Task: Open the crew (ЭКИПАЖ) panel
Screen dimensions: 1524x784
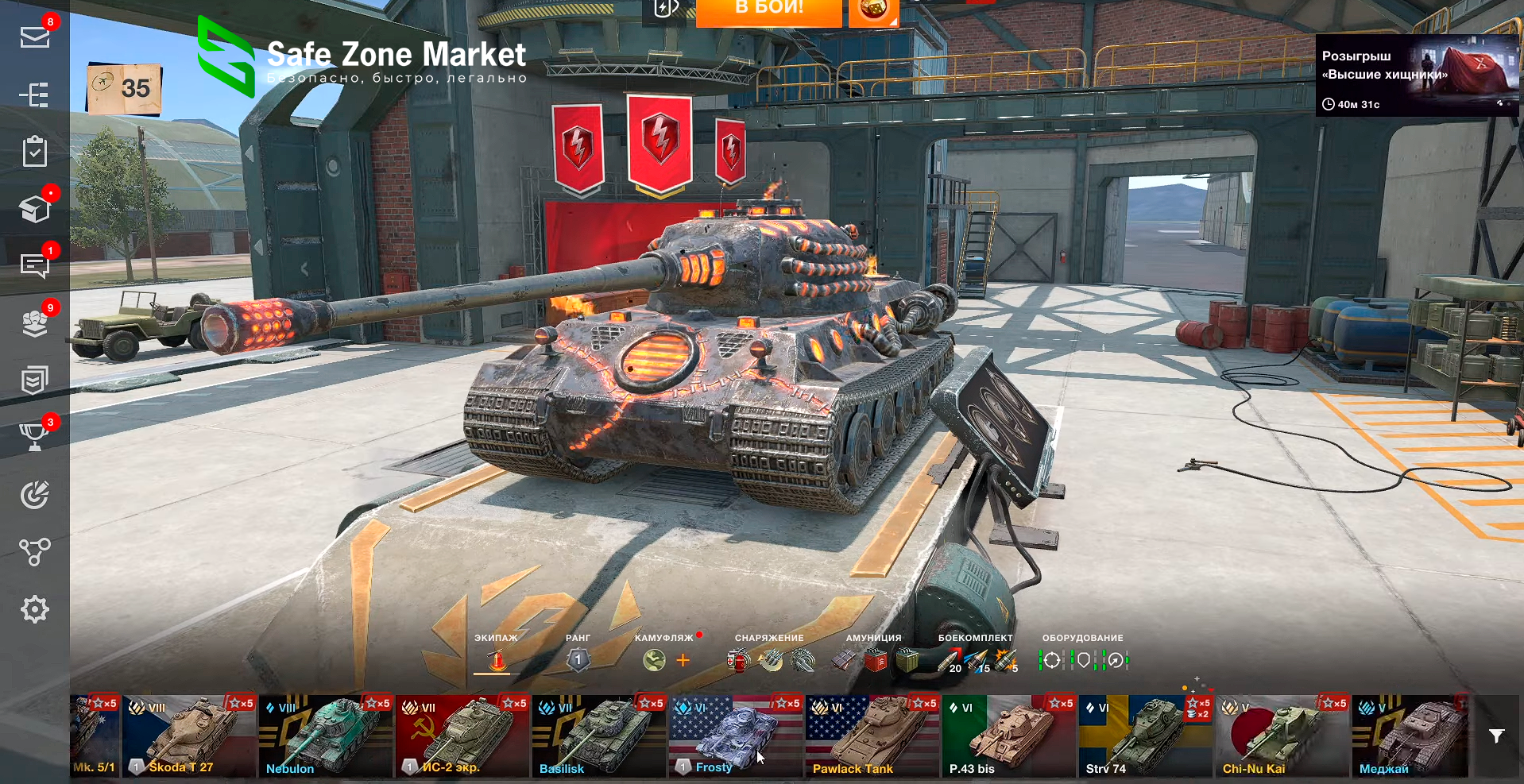Action: coord(497,659)
